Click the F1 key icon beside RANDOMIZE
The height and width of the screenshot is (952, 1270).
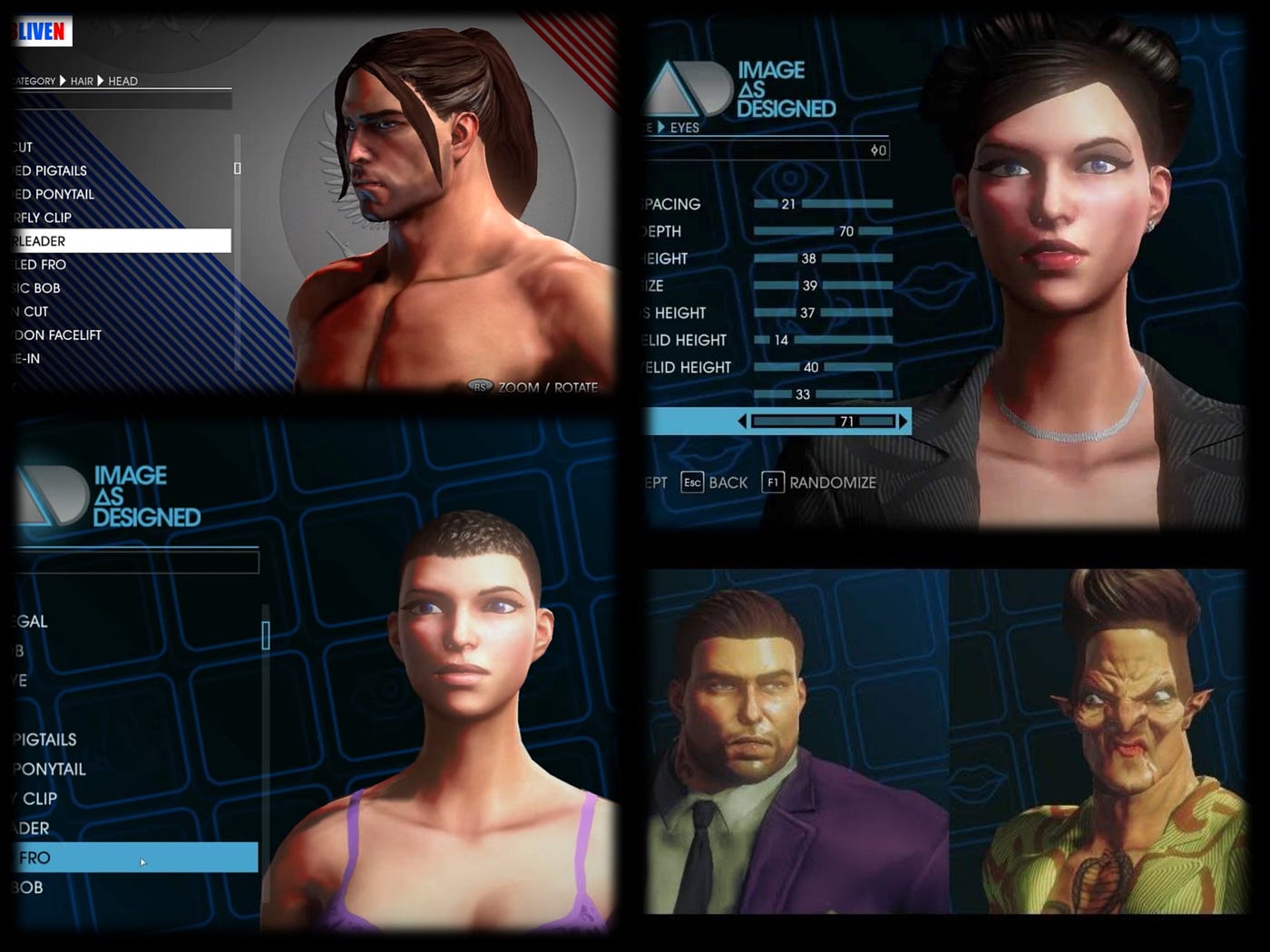point(773,482)
